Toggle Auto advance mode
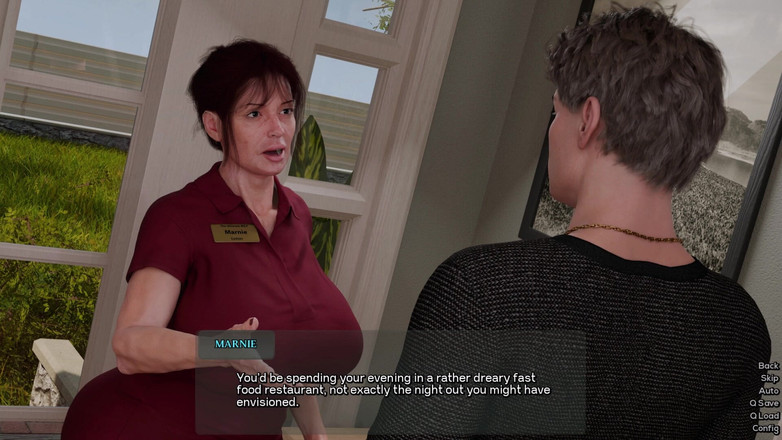This screenshot has width=782, height=440. [x=768, y=391]
